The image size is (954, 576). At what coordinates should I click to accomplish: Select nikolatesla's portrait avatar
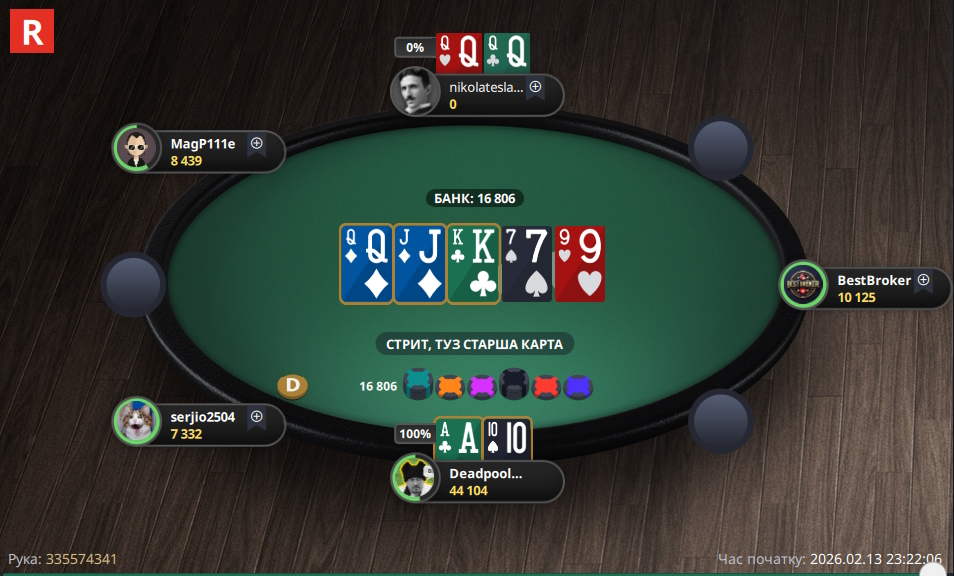click(x=416, y=93)
